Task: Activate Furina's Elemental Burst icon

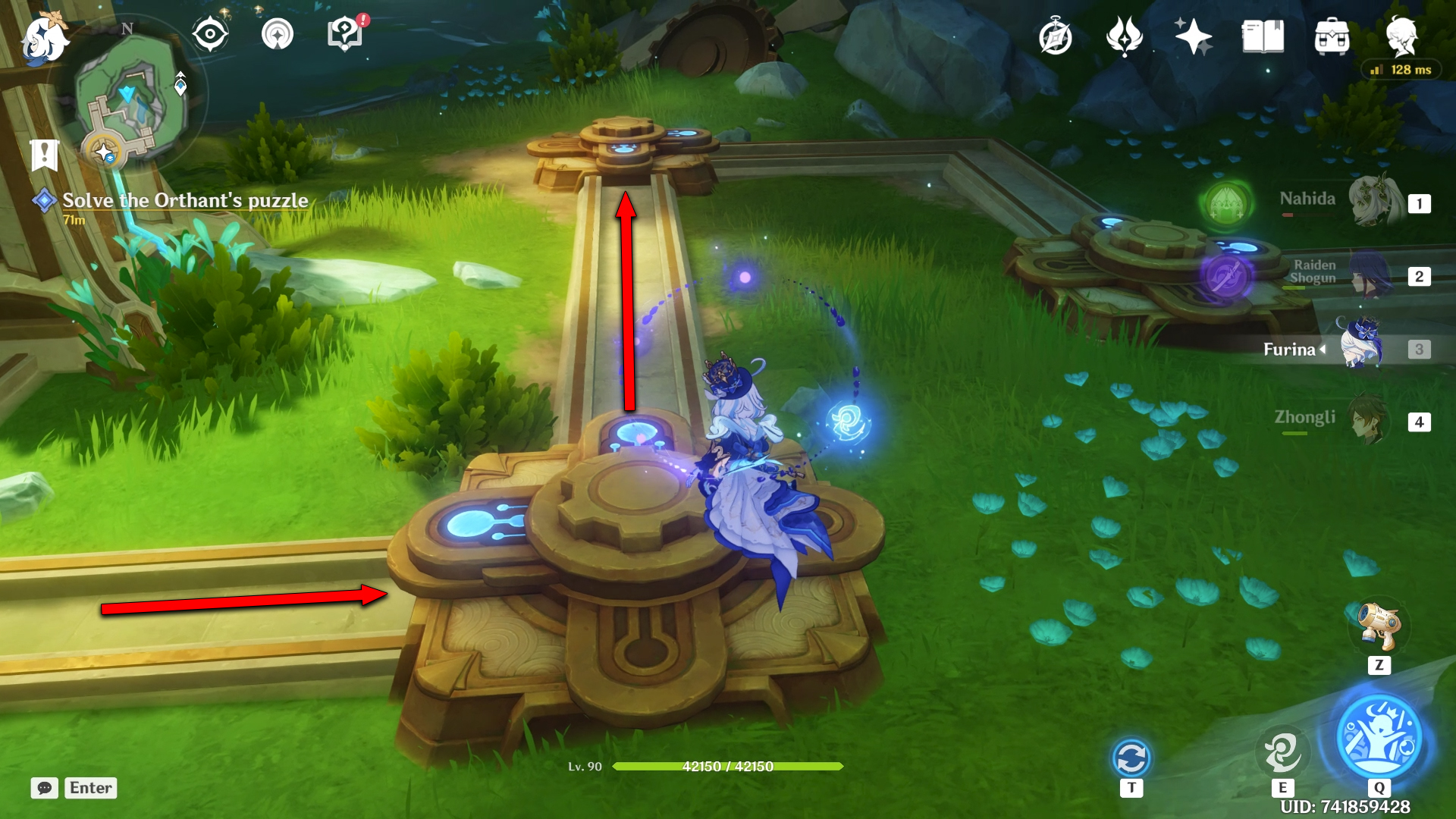Action: pyautogui.click(x=1379, y=737)
